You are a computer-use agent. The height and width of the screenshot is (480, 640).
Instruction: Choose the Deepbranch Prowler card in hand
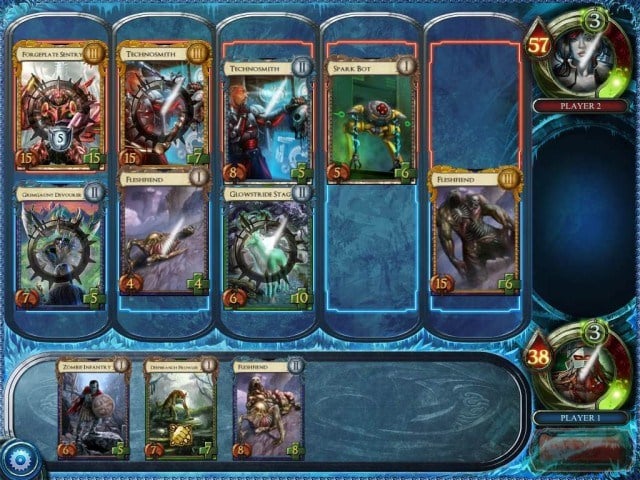[x=181, y=408]
